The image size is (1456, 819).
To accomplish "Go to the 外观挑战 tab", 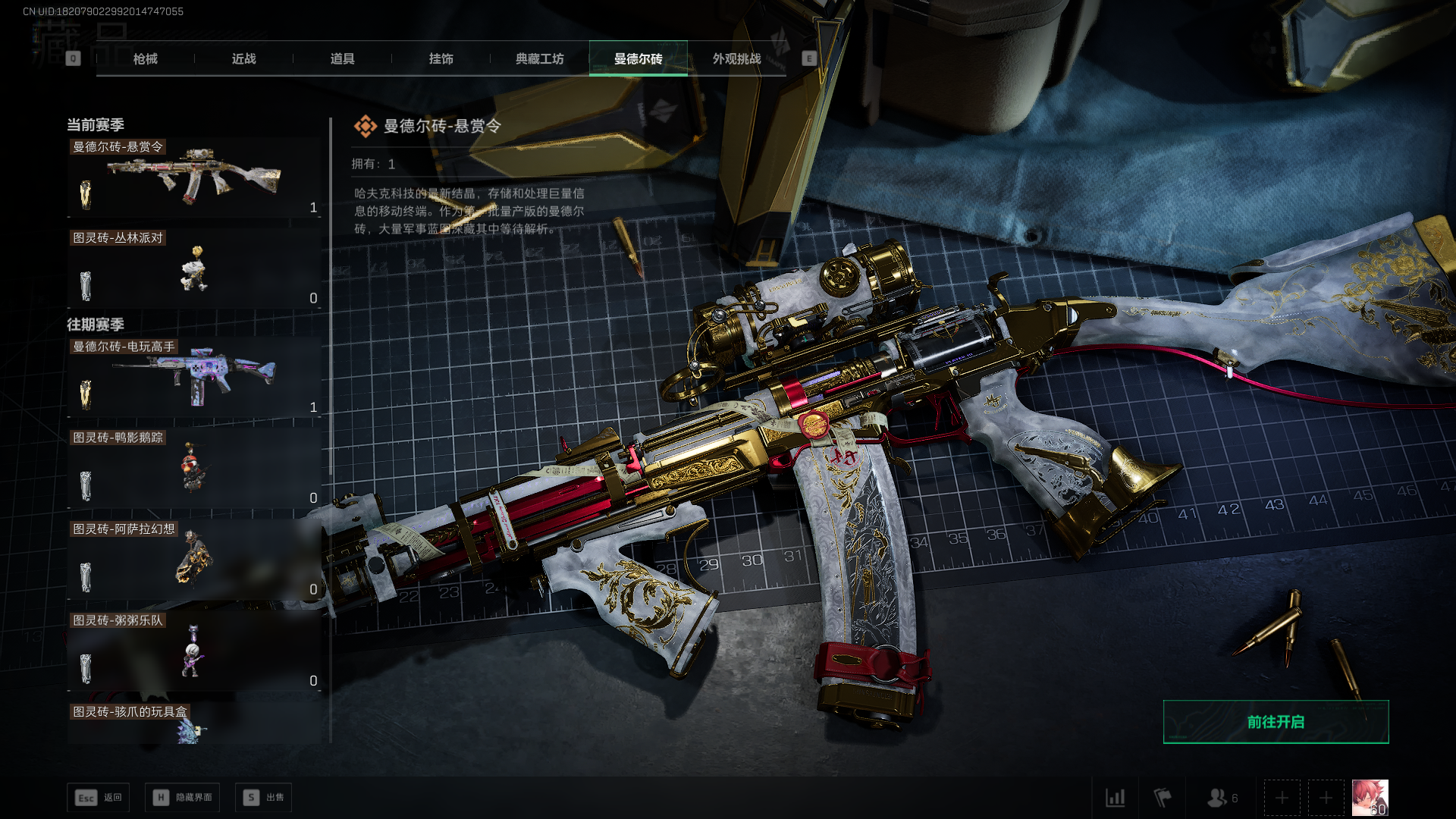I will [736, 58].
